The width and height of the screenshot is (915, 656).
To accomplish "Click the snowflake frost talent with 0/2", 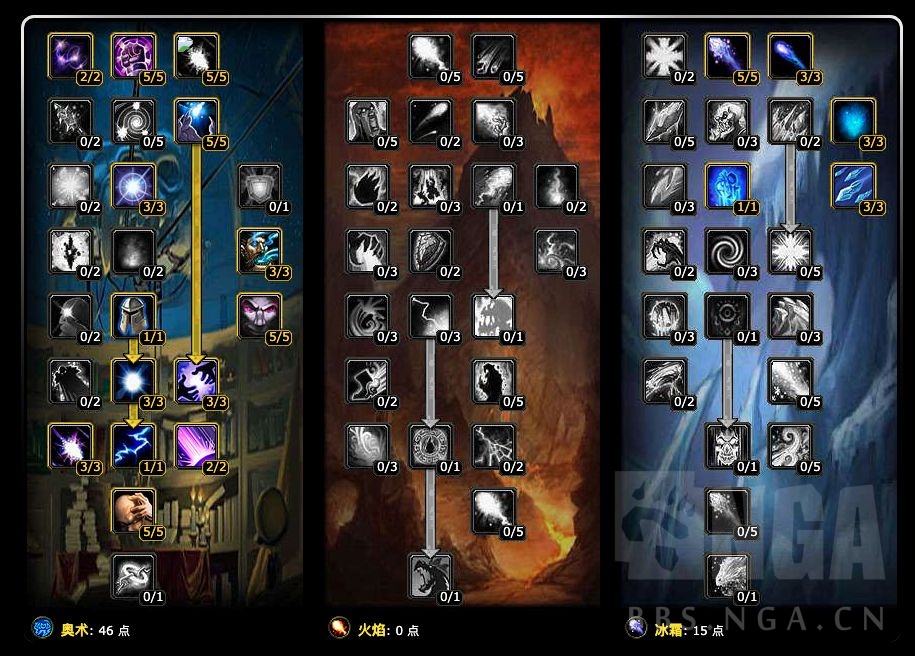I will (x=663, y=55).
